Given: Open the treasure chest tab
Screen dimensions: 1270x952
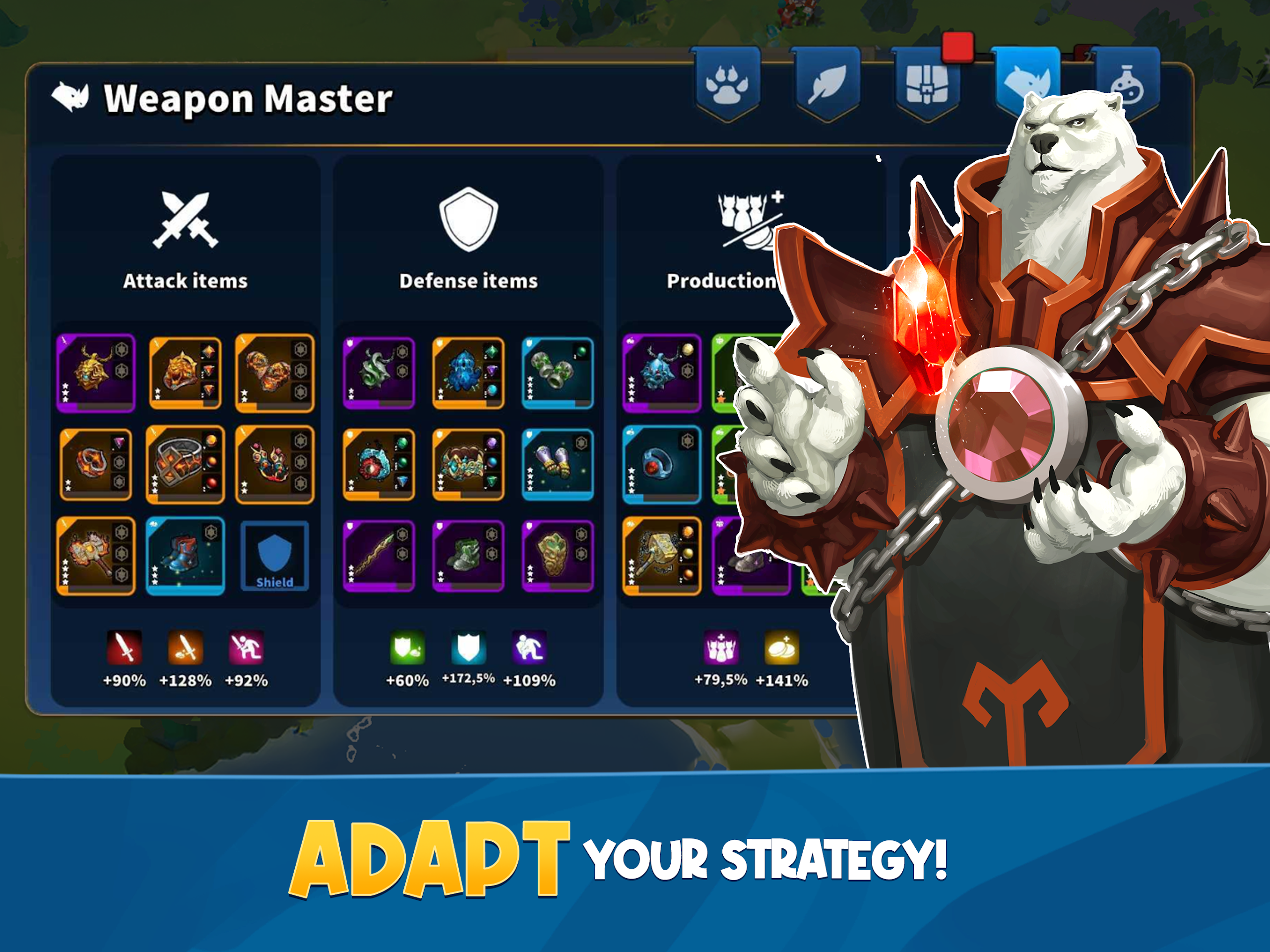Looking at the screenshot, I should 926,84.
